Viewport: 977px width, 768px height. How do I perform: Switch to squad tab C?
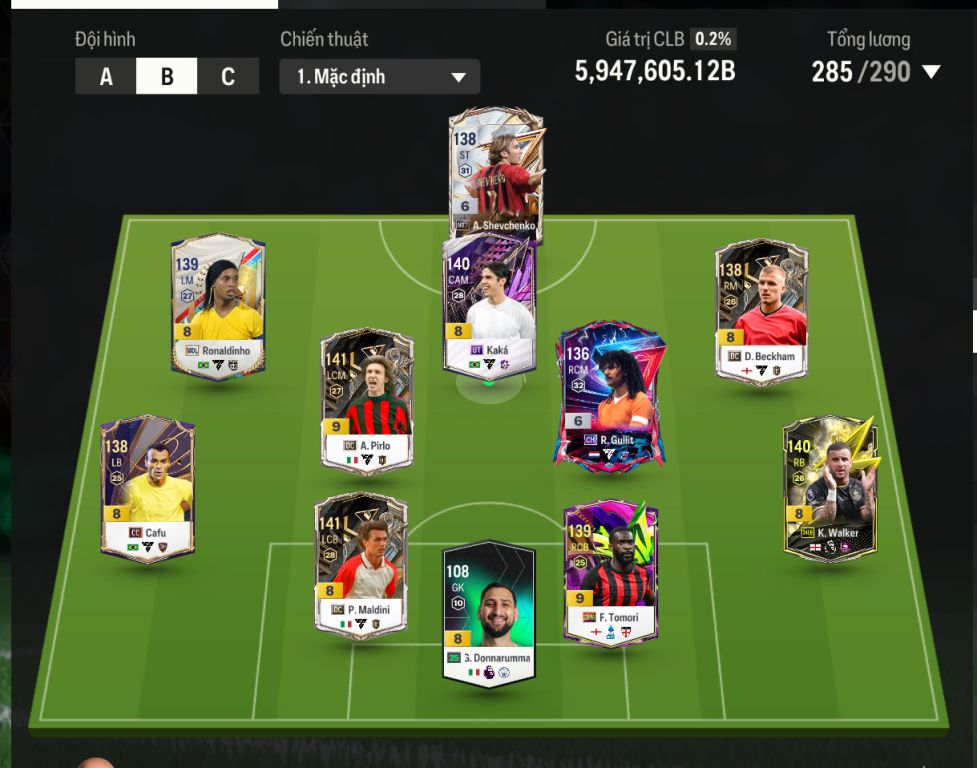228,77
